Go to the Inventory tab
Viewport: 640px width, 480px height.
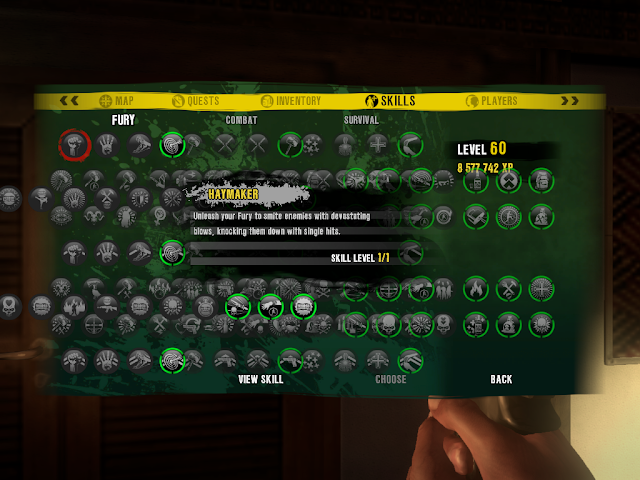(291, 100)
